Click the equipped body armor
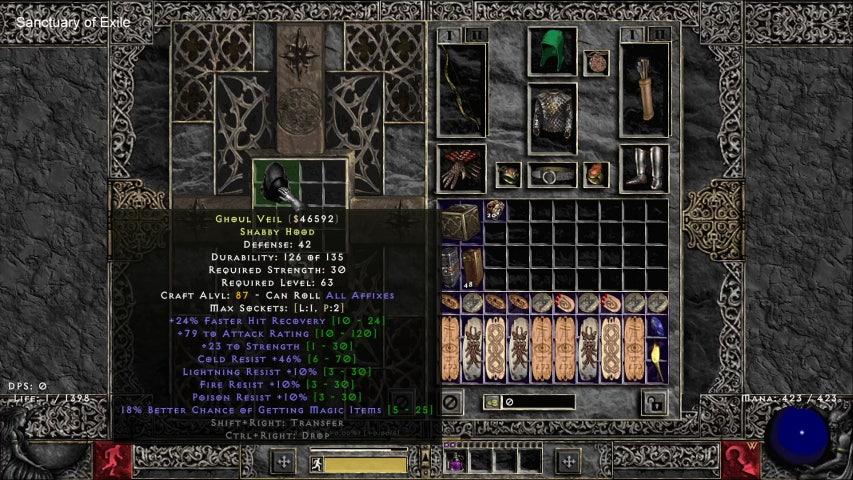The width and height of the screenshot is (853, 480). (551, 118)
